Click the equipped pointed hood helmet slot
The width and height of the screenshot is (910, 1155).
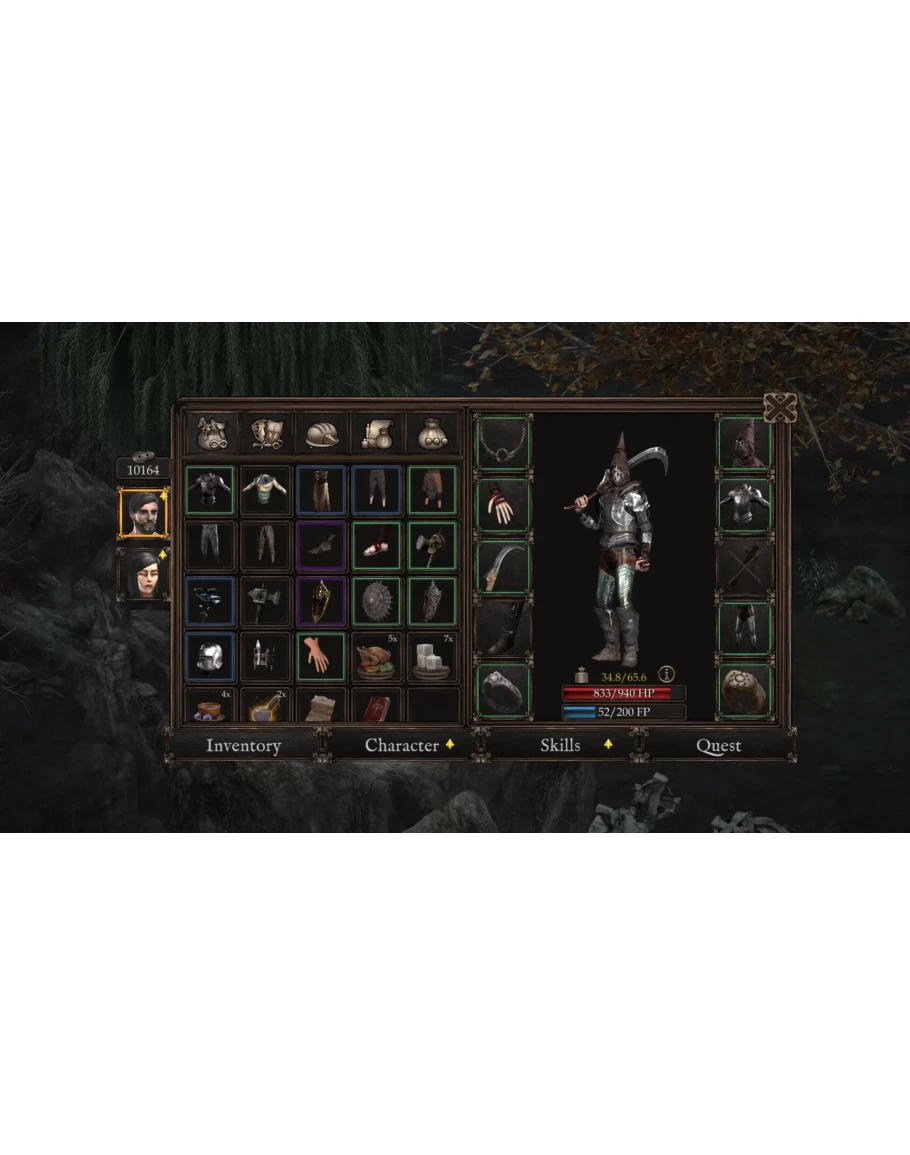click(x=745, y=444)
